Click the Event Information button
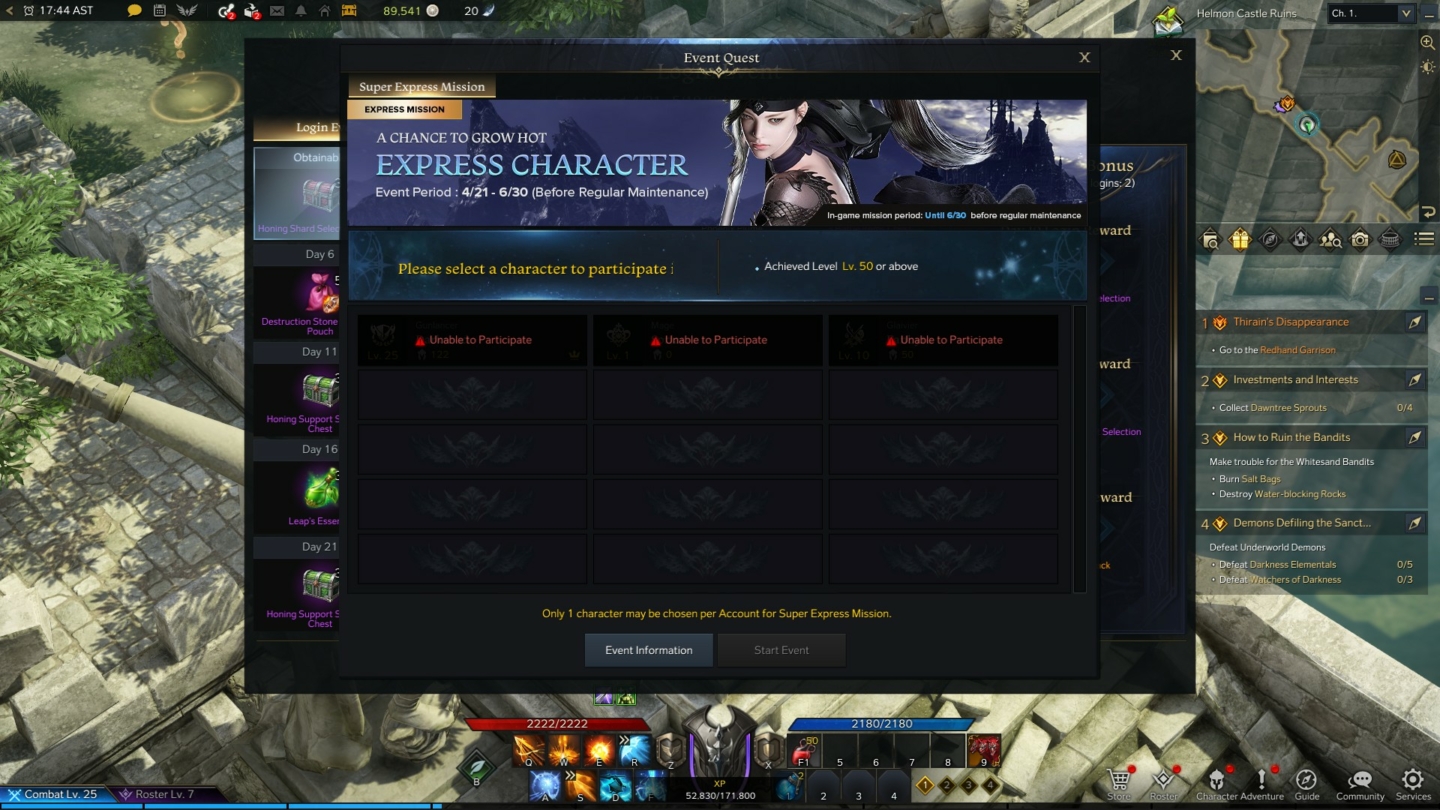 (648, 649)
